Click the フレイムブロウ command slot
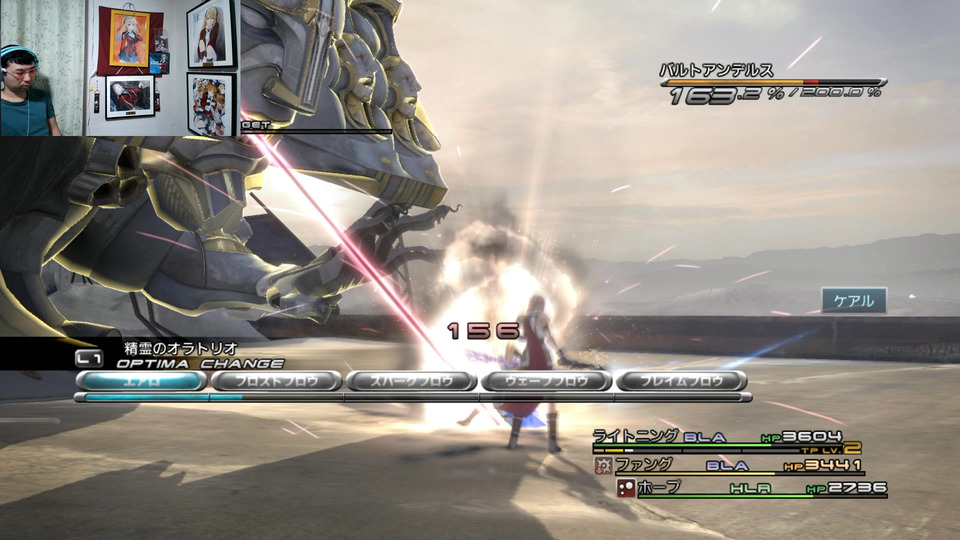Screen dimensions: 960x540 coord(681,381)
